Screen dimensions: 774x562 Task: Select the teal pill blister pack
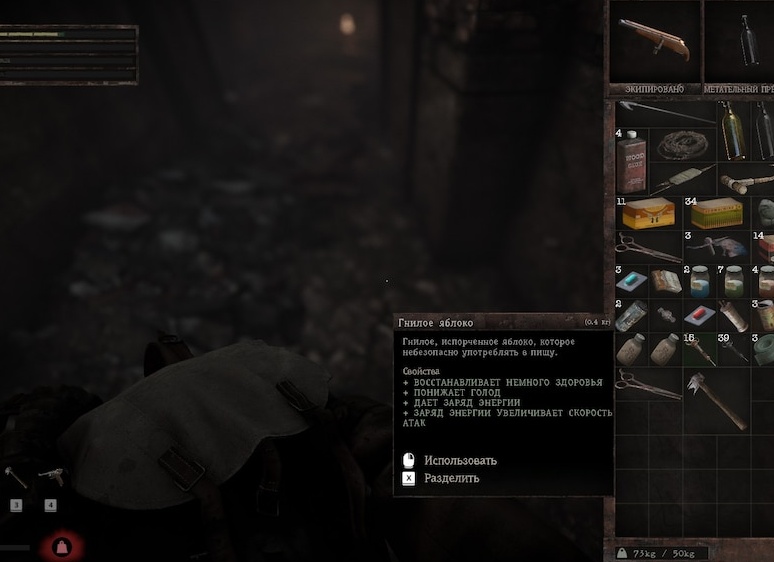pos(632,282)
